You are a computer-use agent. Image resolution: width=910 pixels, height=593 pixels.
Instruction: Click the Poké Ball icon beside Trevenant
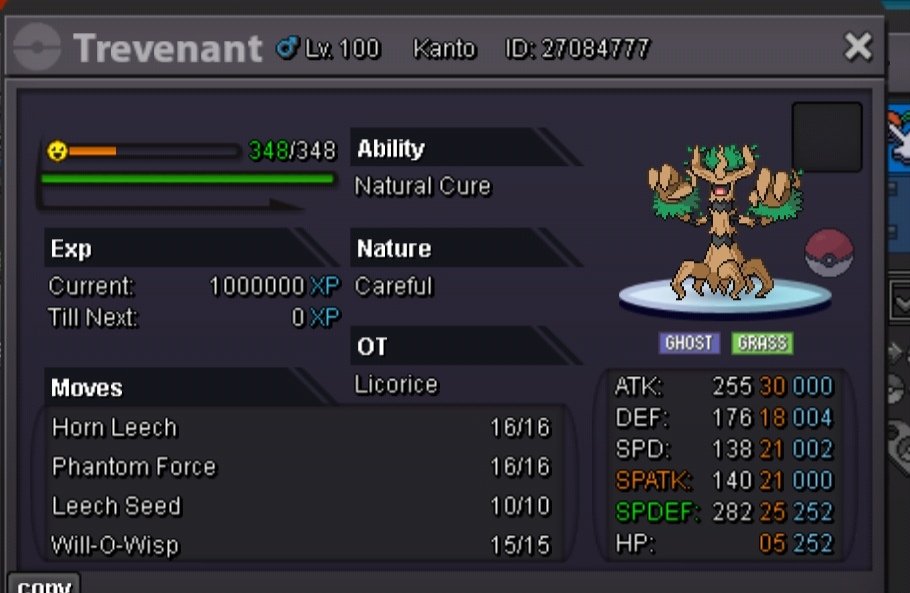tap(829, 252)
